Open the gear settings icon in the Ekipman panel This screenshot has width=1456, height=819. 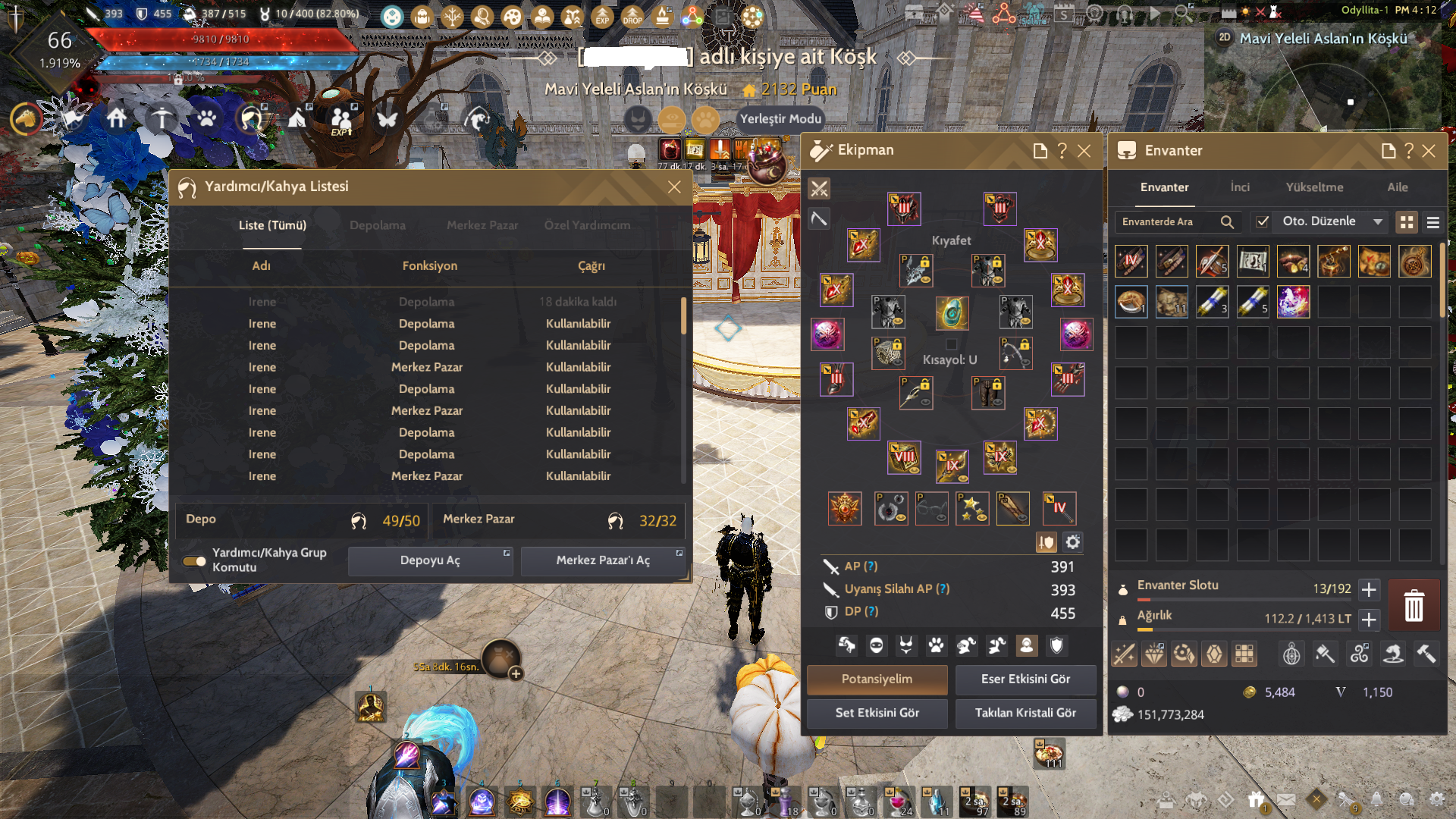tap(1072, 542)
